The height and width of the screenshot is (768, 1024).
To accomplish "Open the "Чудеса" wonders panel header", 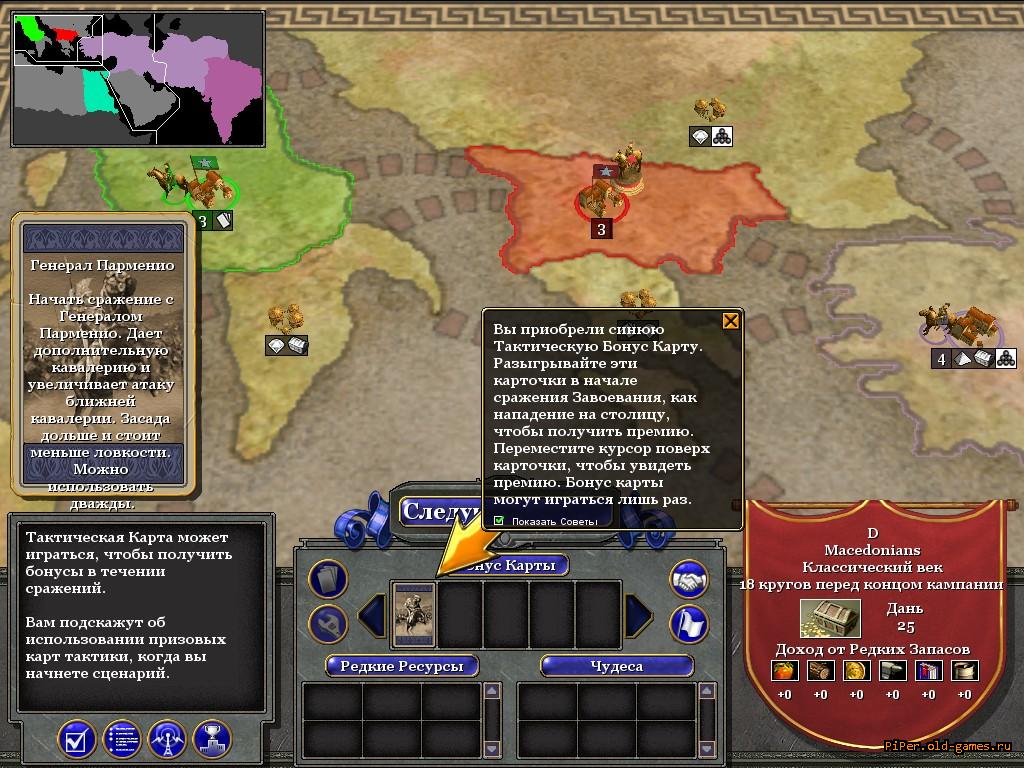I will pos(616,666).
